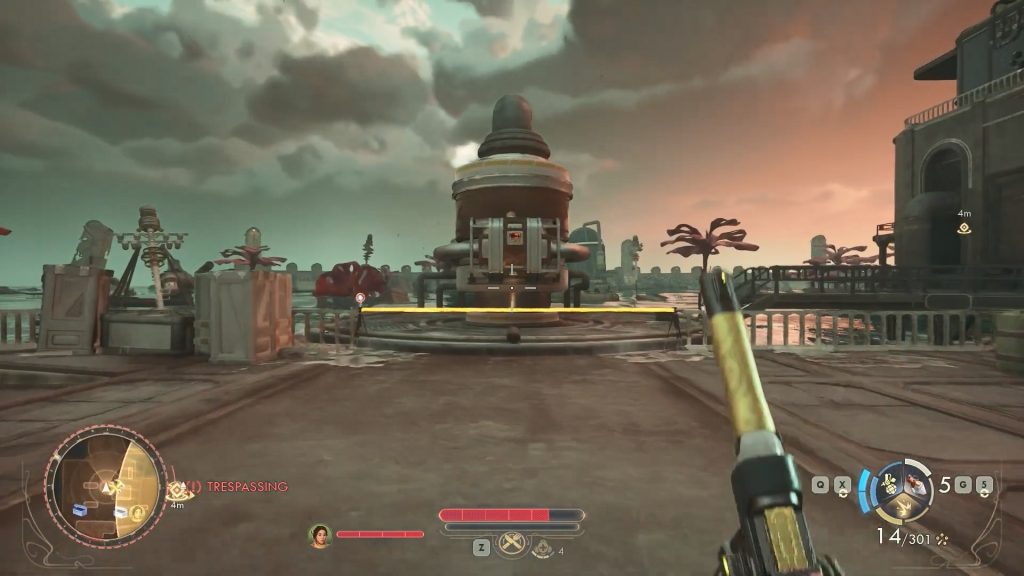This screenshot has width=1024, height=576.
Task: Use the crossed fork and knife food icon
Action: pos(512,543)
